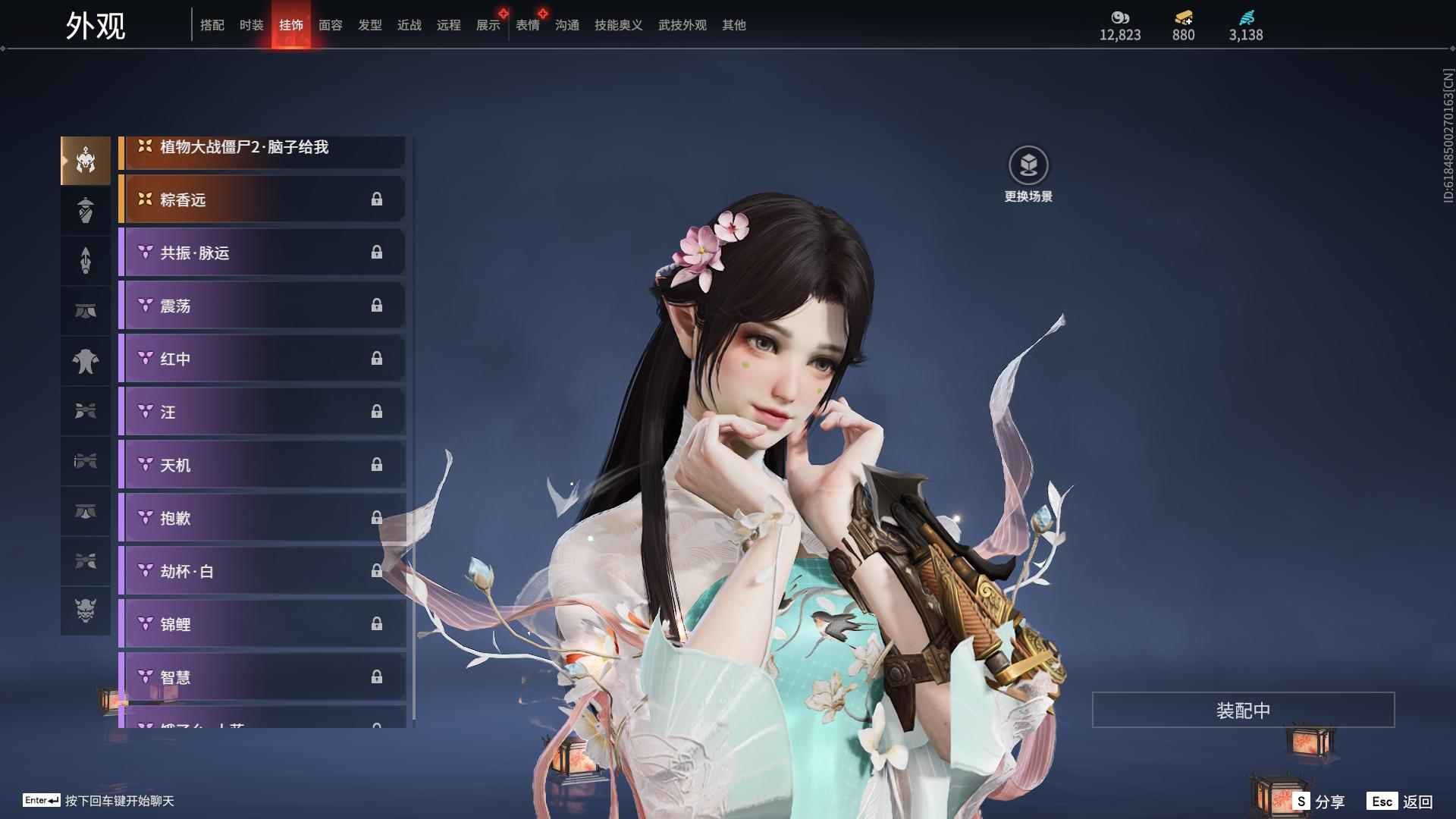The image size is (1456, 819).
Task: Click the lock icon on 共振·脉运 item
Action: coord(377,253)
